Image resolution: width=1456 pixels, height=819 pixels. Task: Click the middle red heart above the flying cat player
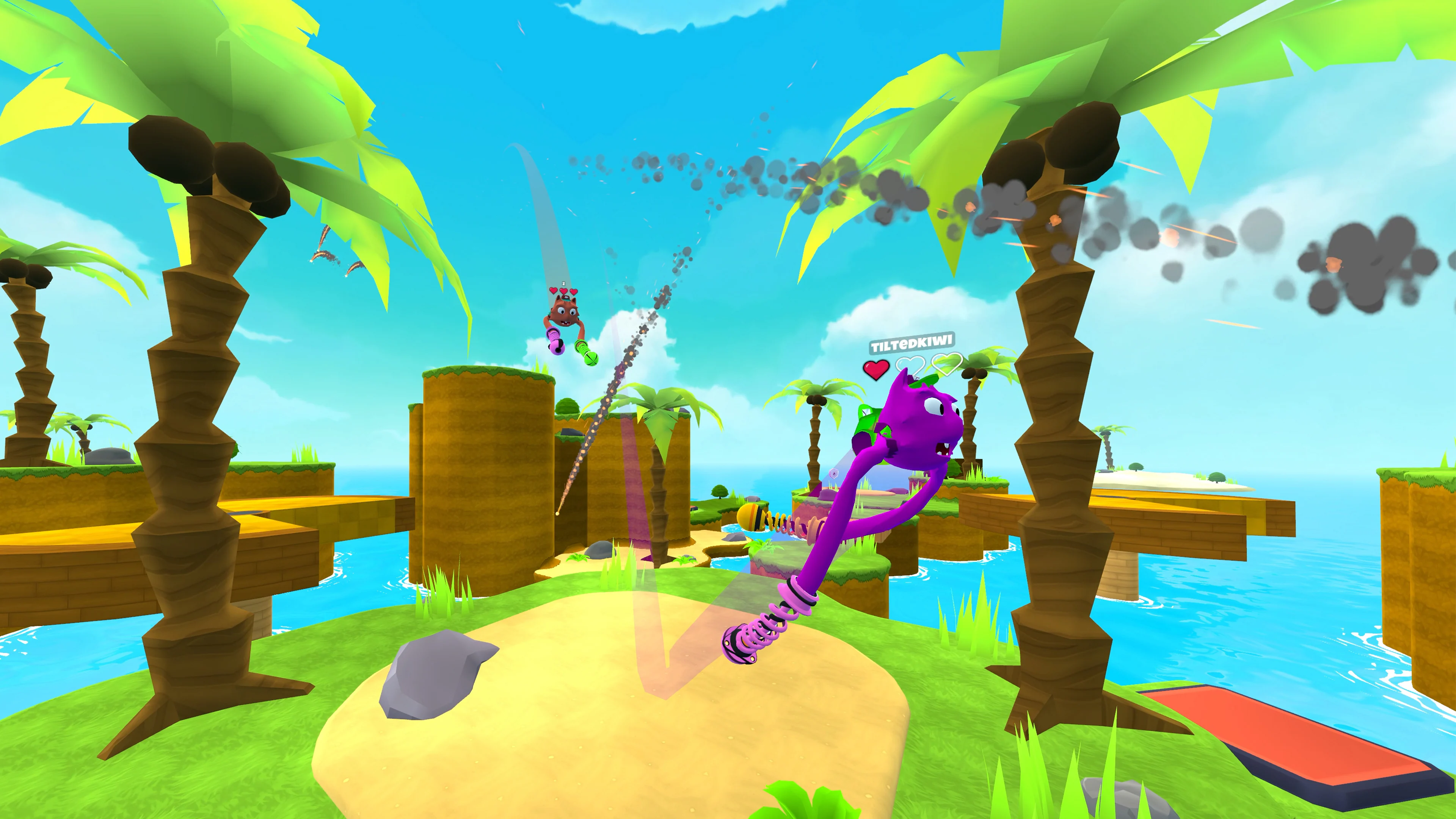point(563,291)
